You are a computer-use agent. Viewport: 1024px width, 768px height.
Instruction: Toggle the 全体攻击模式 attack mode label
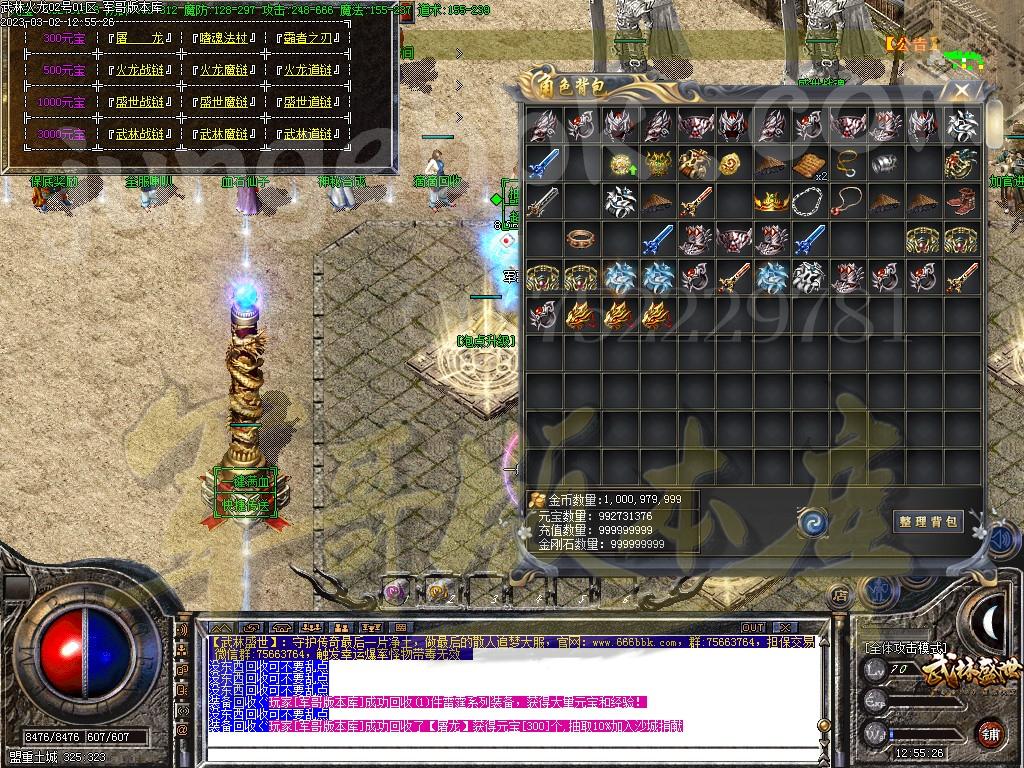[x=904, y=648]
